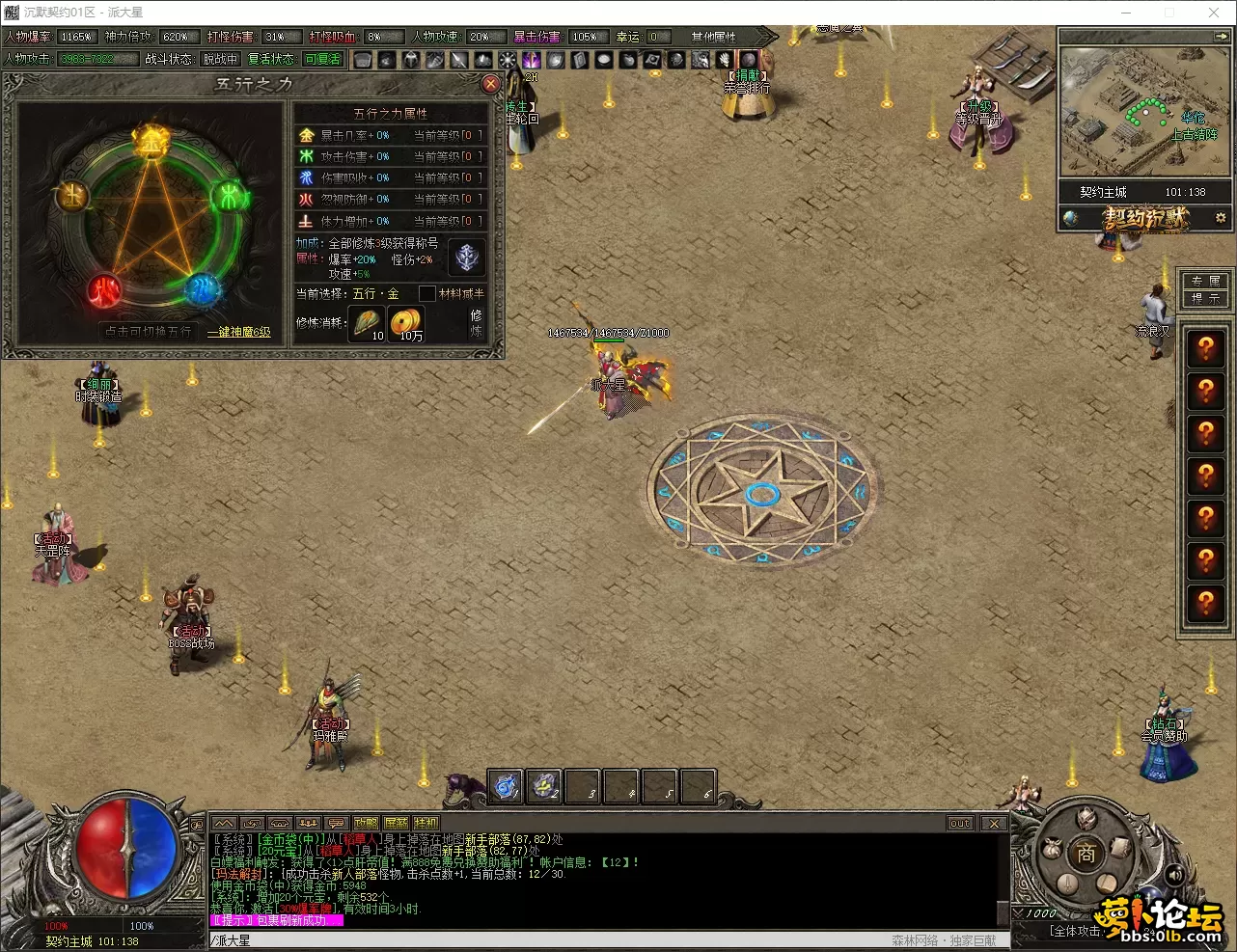
Task: Minimize the game window
Action: pos(1125,13)
